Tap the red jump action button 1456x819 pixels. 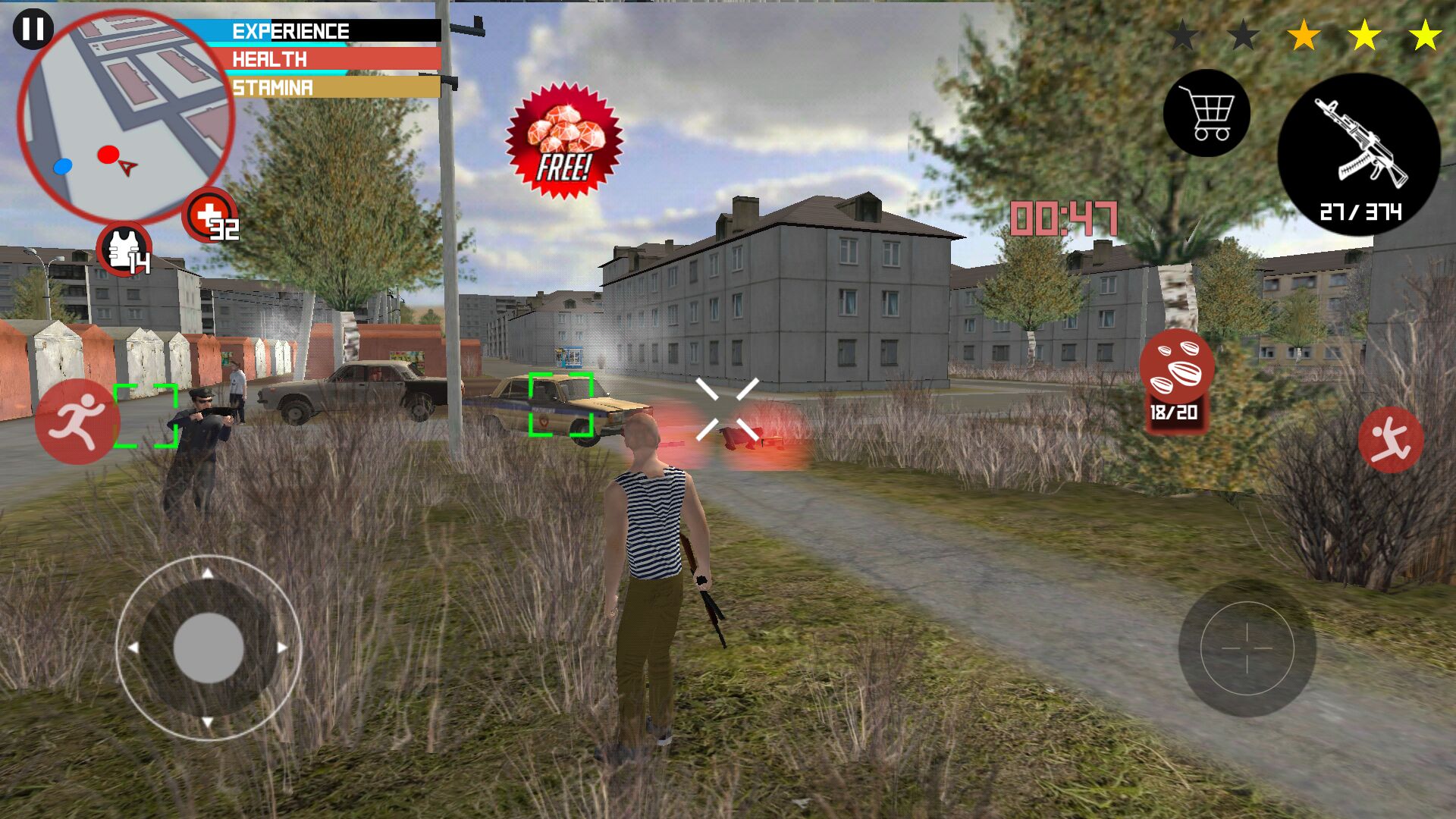(x=1390, y=440)
